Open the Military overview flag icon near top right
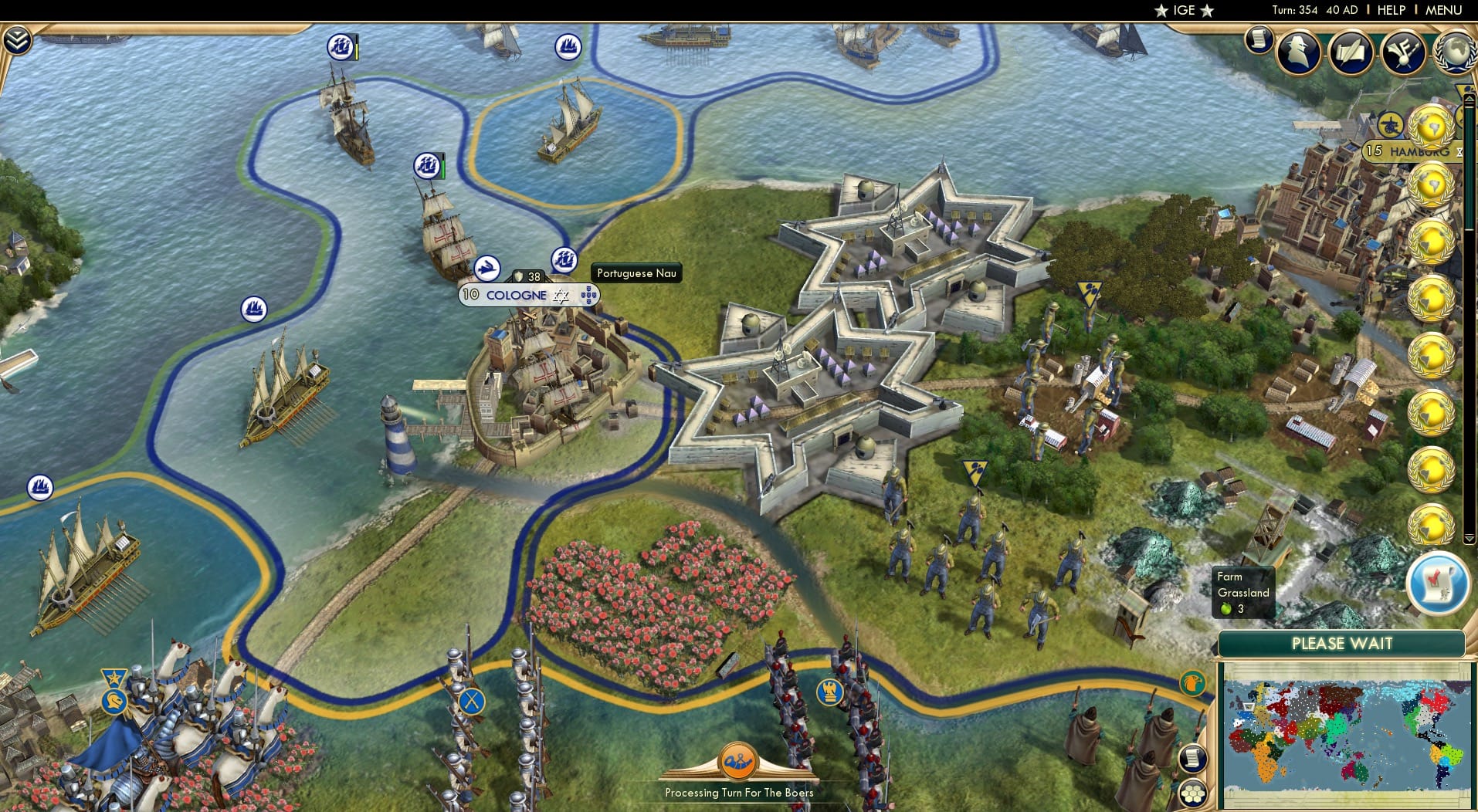The image size is (1478, 812). (1404, 52)
